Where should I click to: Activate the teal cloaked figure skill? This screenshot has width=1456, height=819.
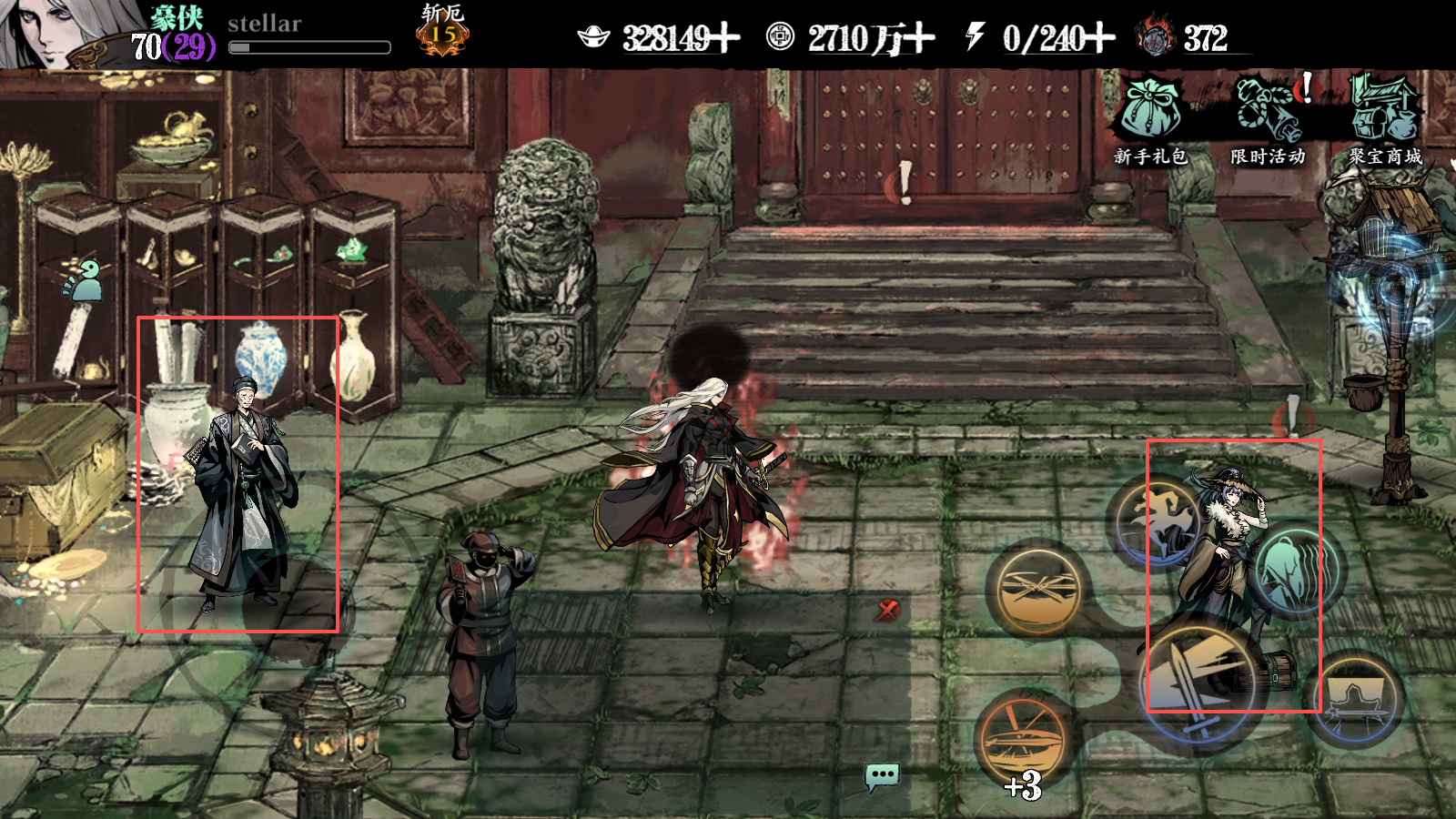tap(1296, 570)
